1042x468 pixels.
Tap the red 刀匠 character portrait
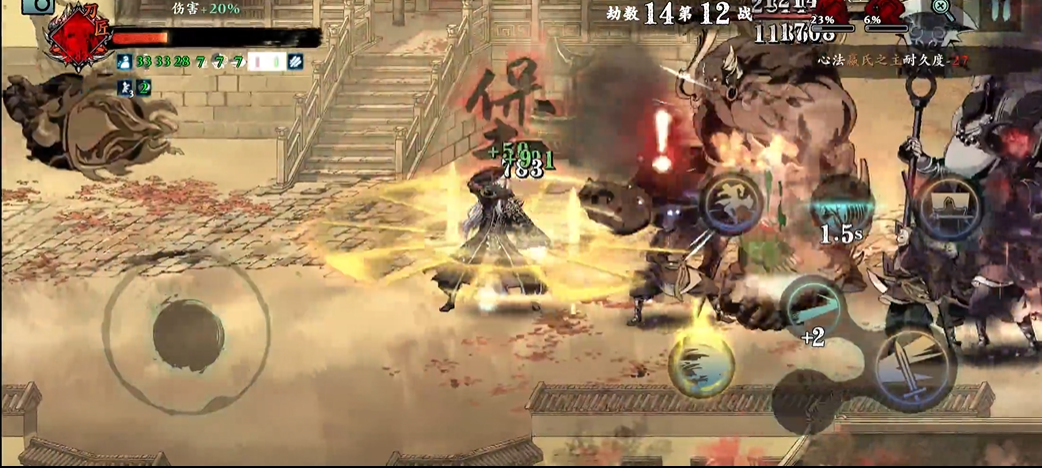tap(74, 36)
